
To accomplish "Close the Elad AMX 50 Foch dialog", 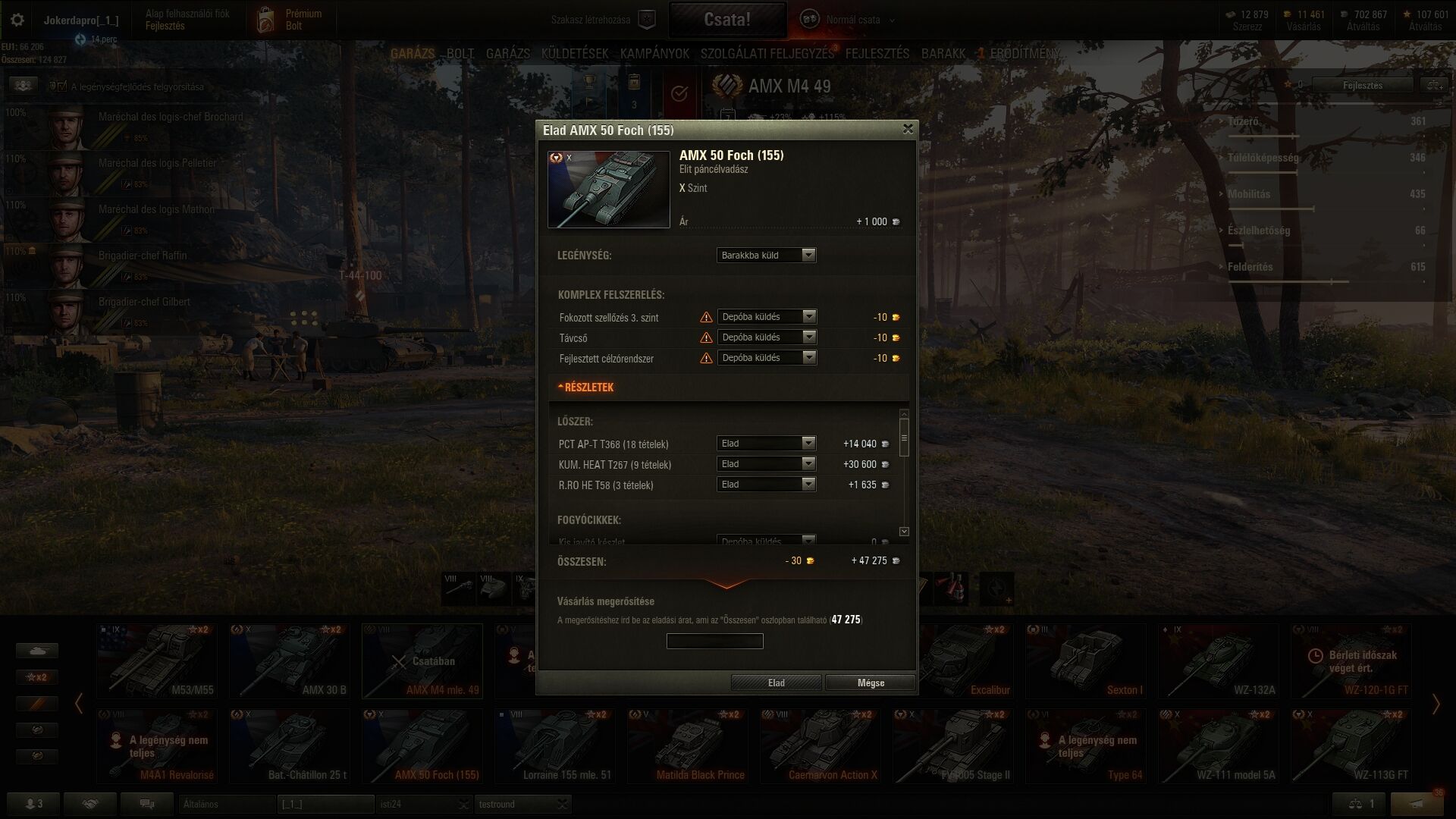I will (908, 129).
